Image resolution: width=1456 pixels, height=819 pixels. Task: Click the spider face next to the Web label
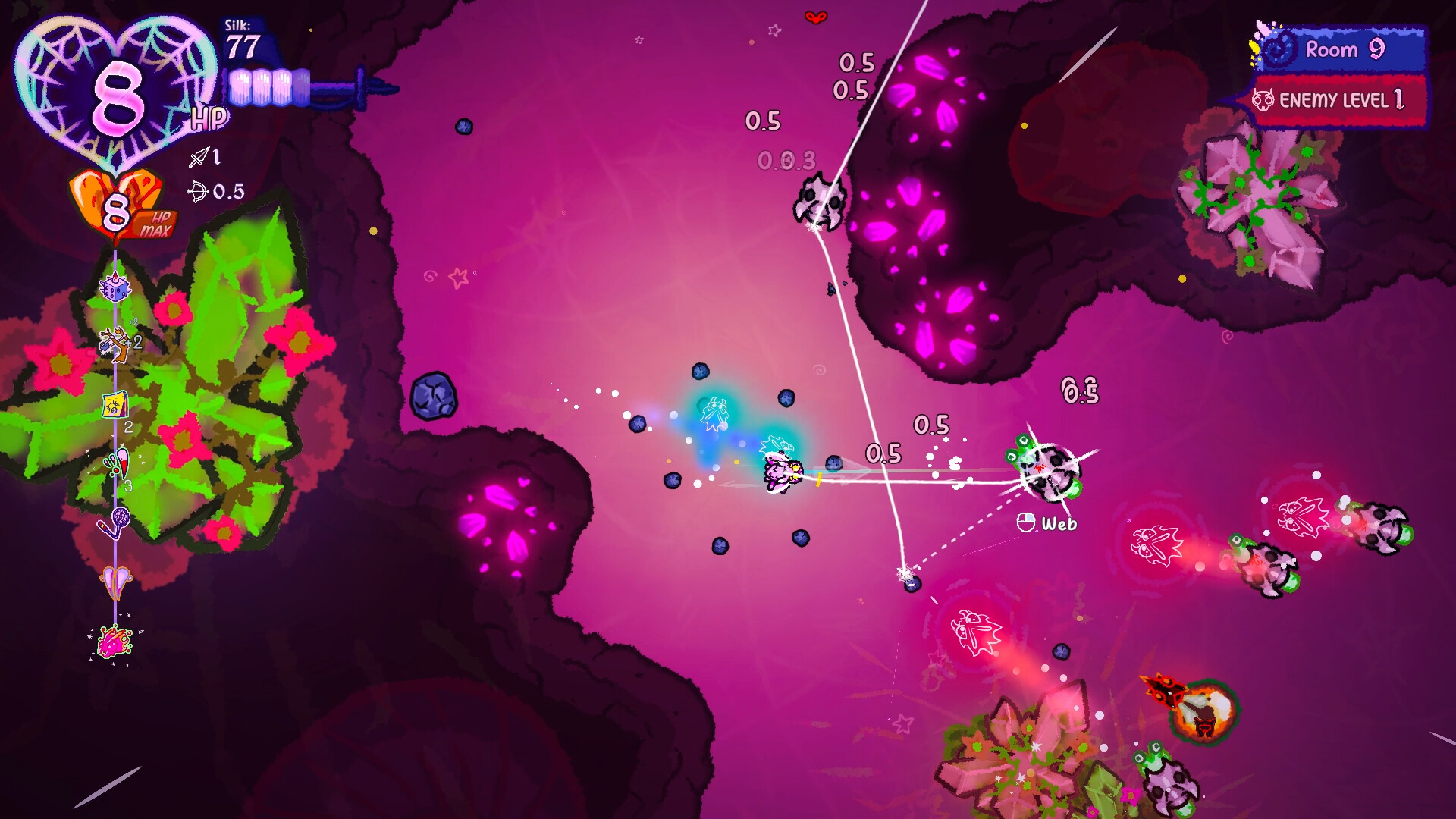pos(1028,522)
